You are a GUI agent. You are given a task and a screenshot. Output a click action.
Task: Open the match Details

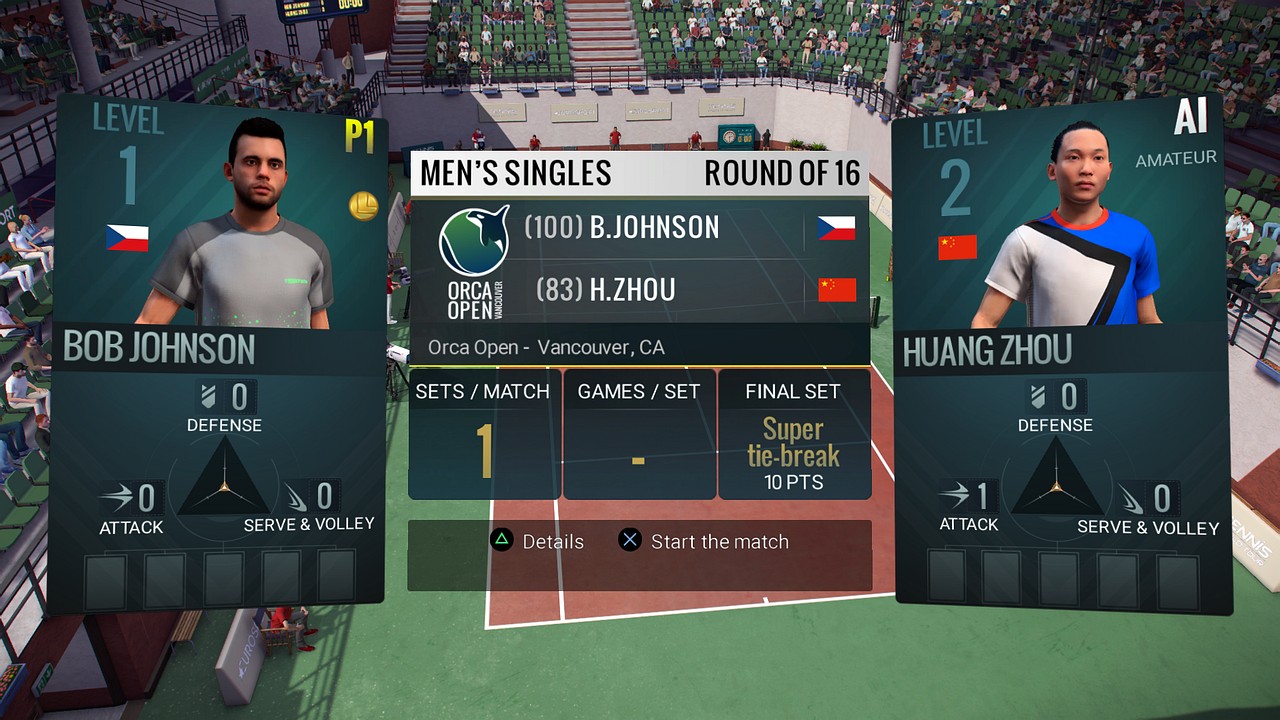[538, 542]
